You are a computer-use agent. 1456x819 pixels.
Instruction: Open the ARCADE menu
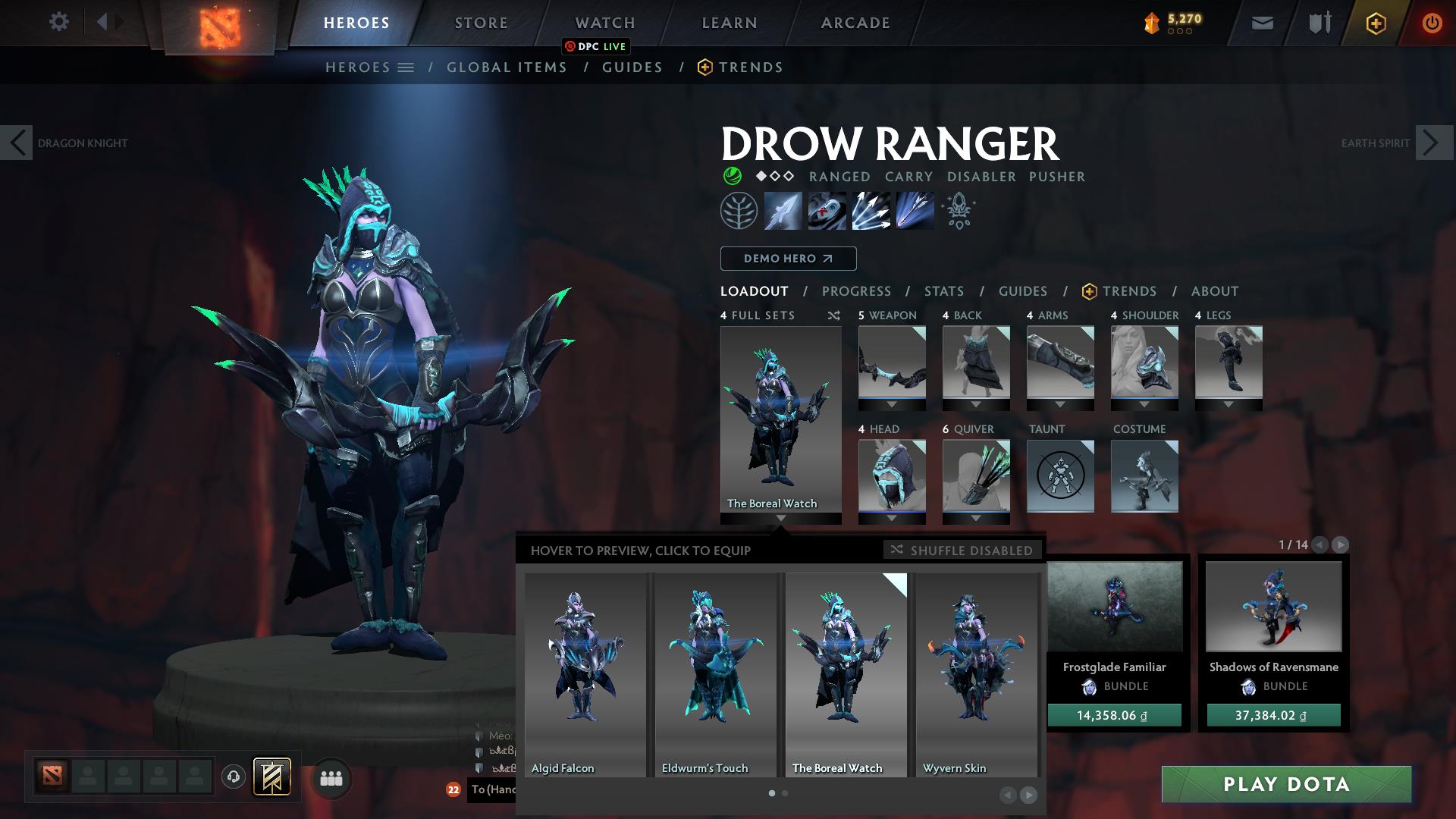pos(855,22)
